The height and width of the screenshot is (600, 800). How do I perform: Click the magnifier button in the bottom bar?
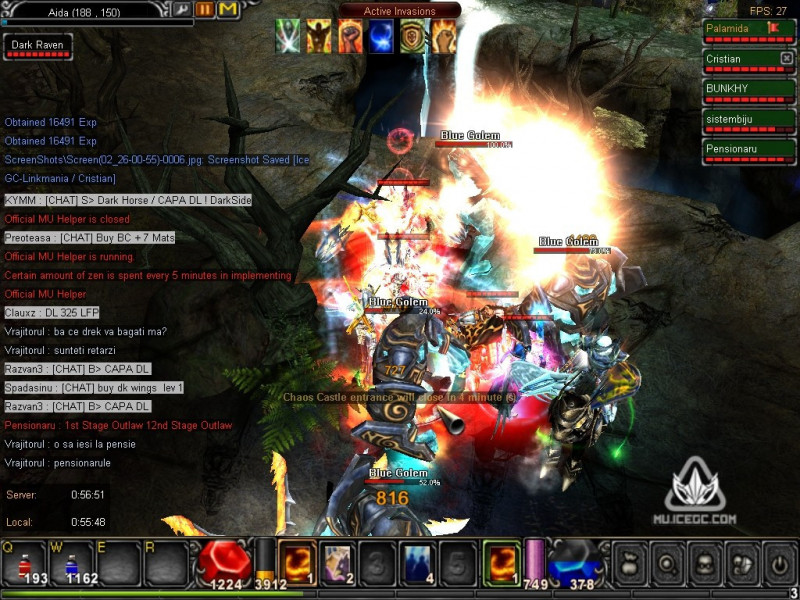point(665,561)
